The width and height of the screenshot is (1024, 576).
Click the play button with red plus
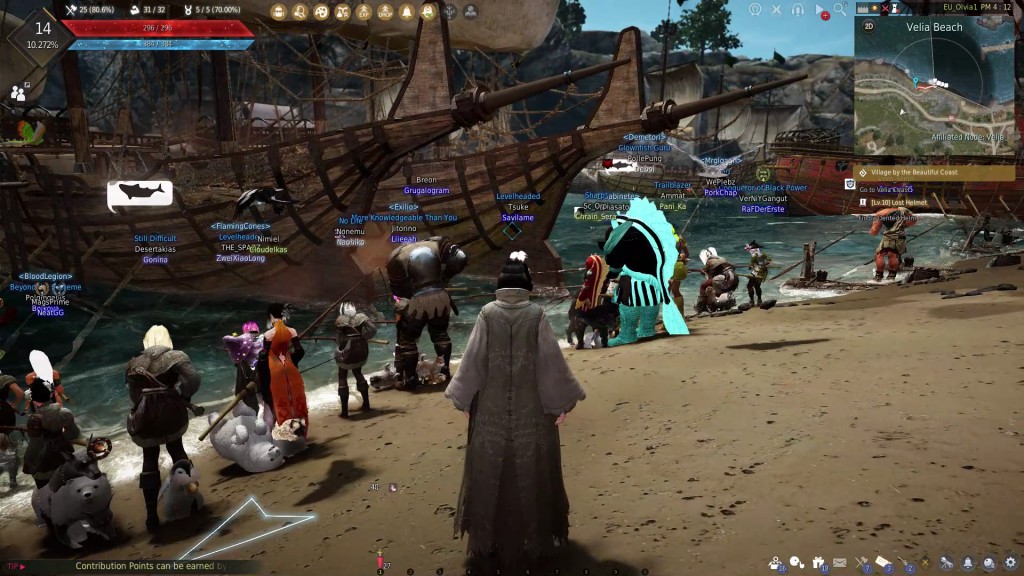(821, 10)
